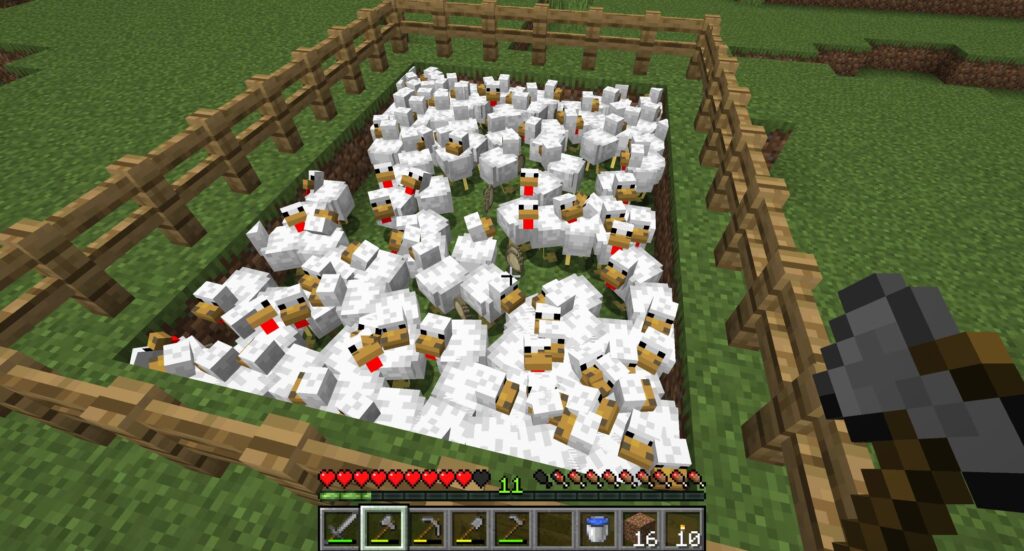The height and width of the screenshot is (551, 1024).
Task: Select the sword hotbar slot
Action: tap(342, 526)
